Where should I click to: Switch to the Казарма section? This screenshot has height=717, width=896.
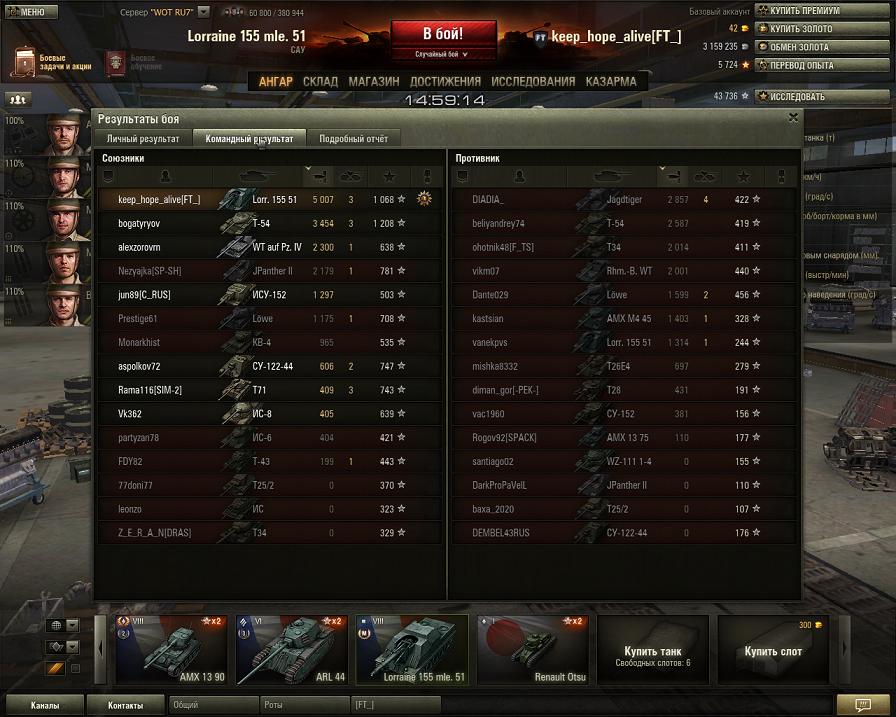(610, 81)
